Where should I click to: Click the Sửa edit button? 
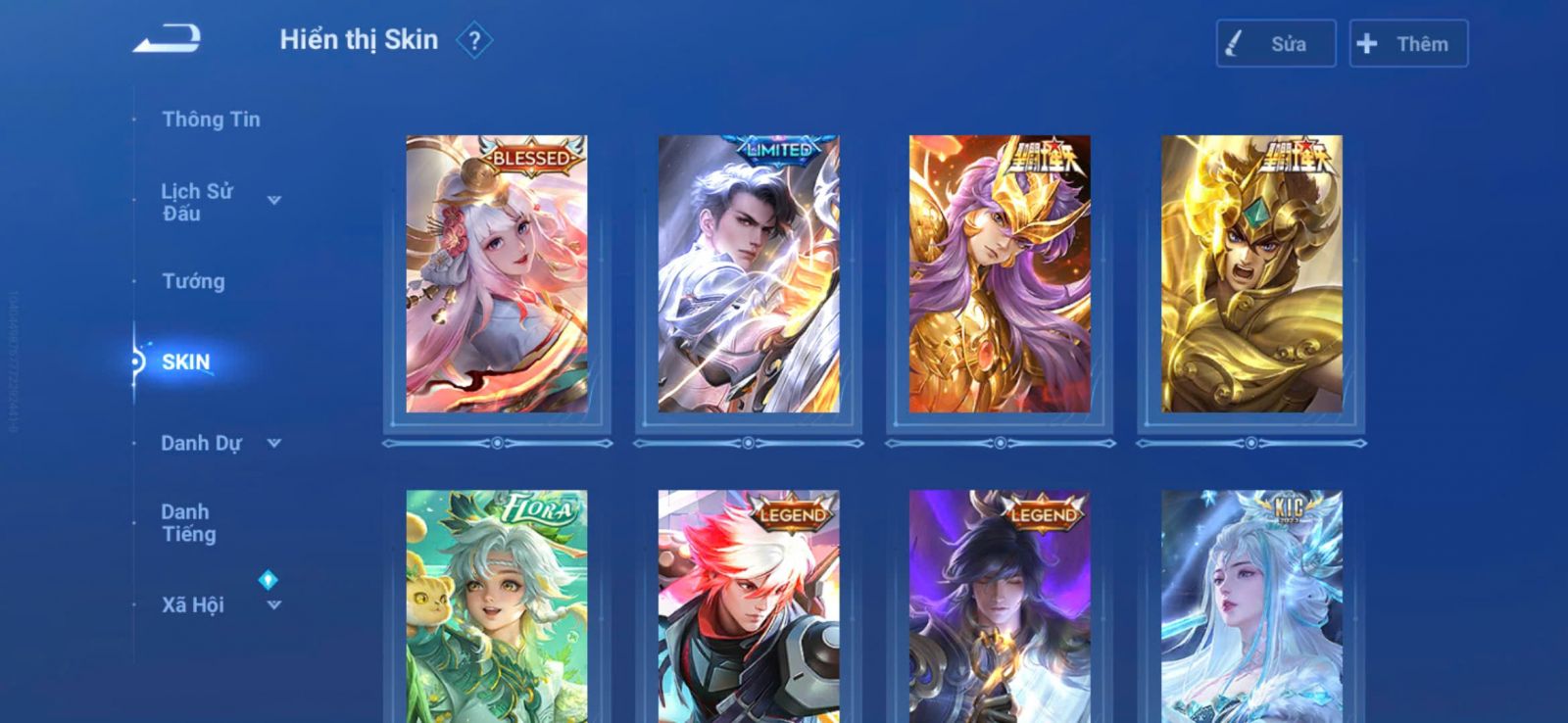pos(1275,44)
